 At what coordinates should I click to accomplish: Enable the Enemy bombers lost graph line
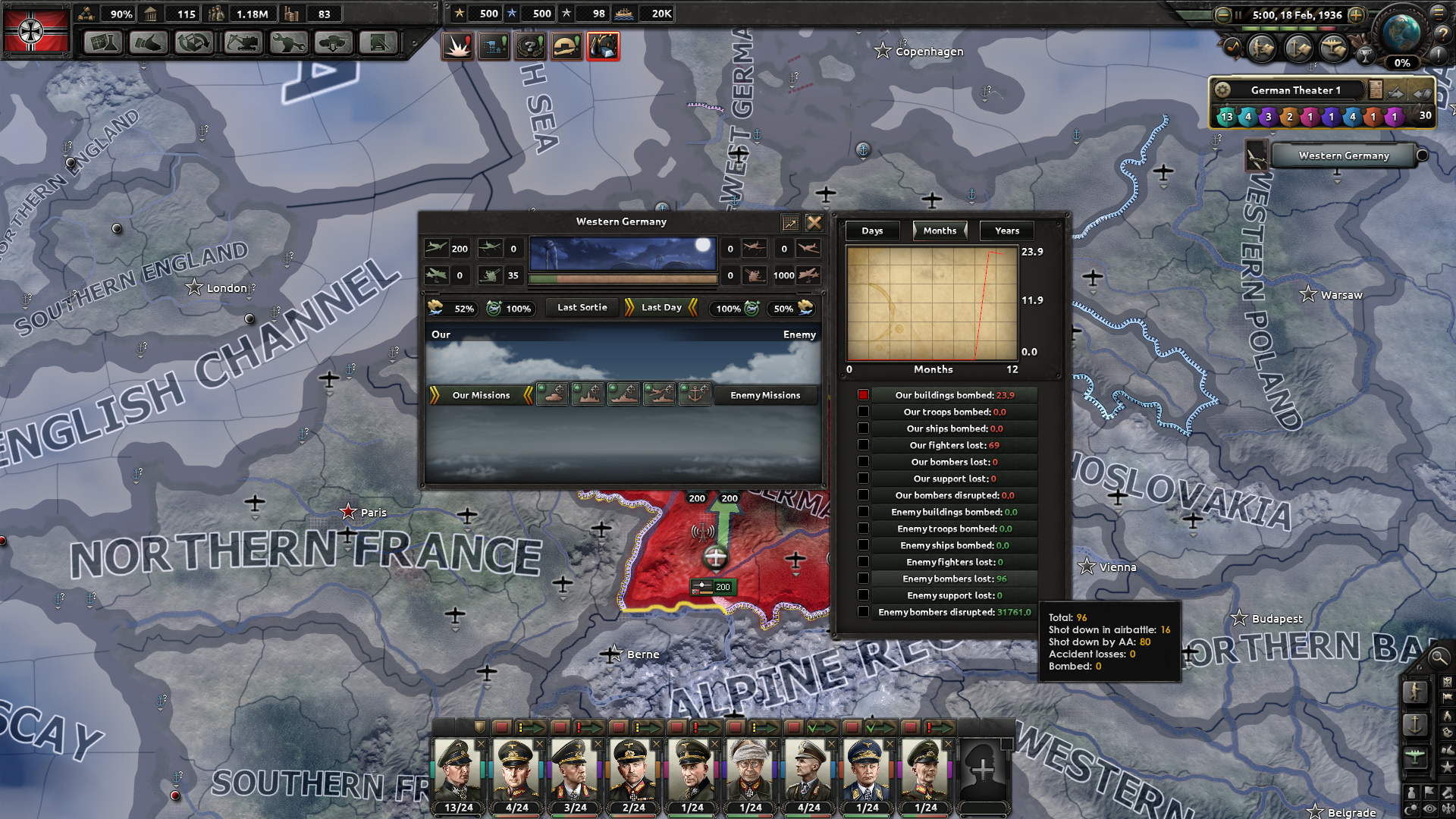click(864, 578)
